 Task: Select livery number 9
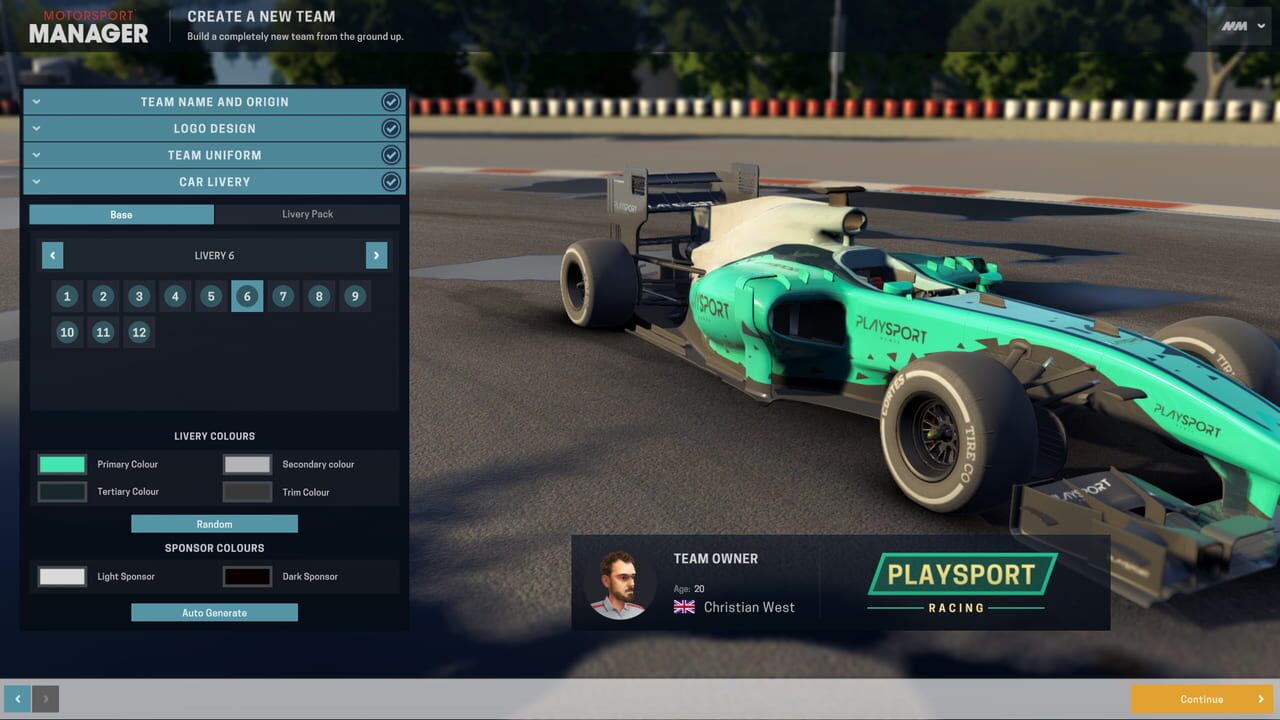click(x=355, y=296)
